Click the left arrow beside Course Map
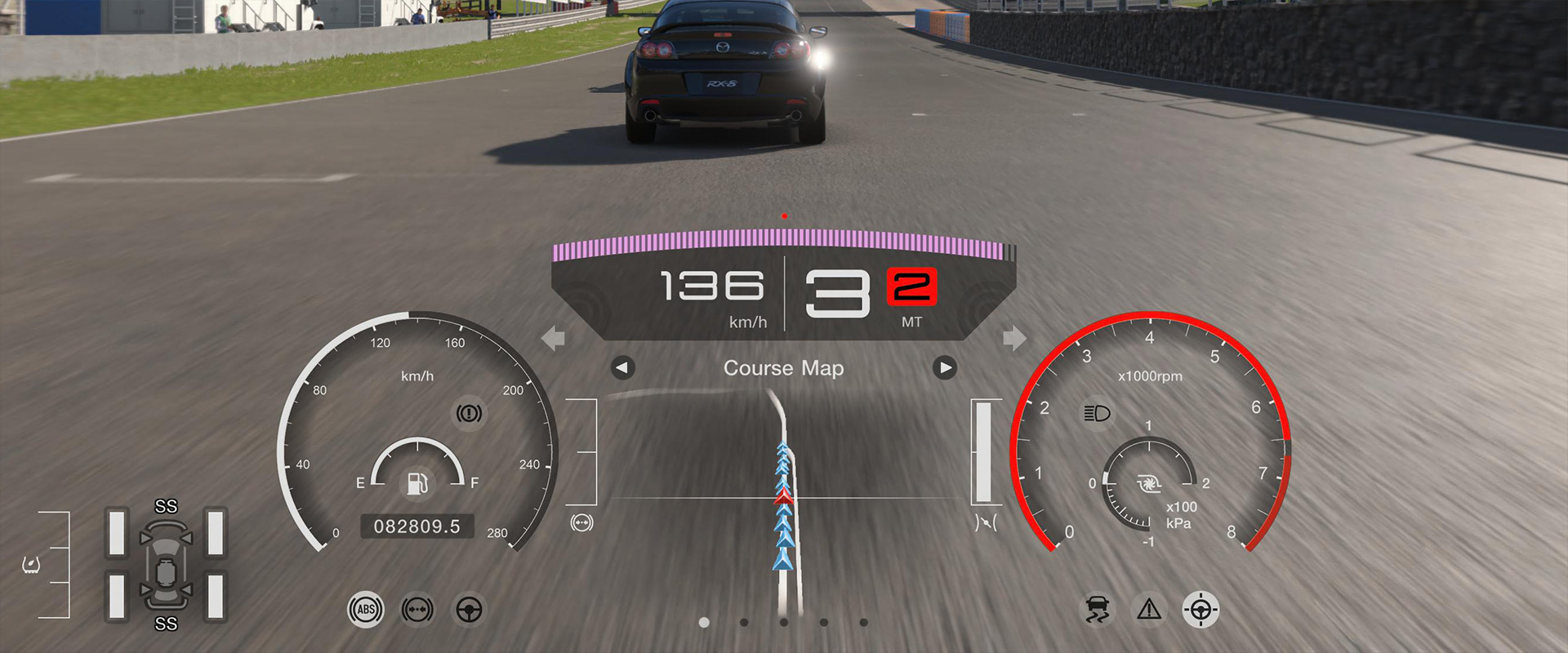1568x653 pixels. (x=621, y=368)
